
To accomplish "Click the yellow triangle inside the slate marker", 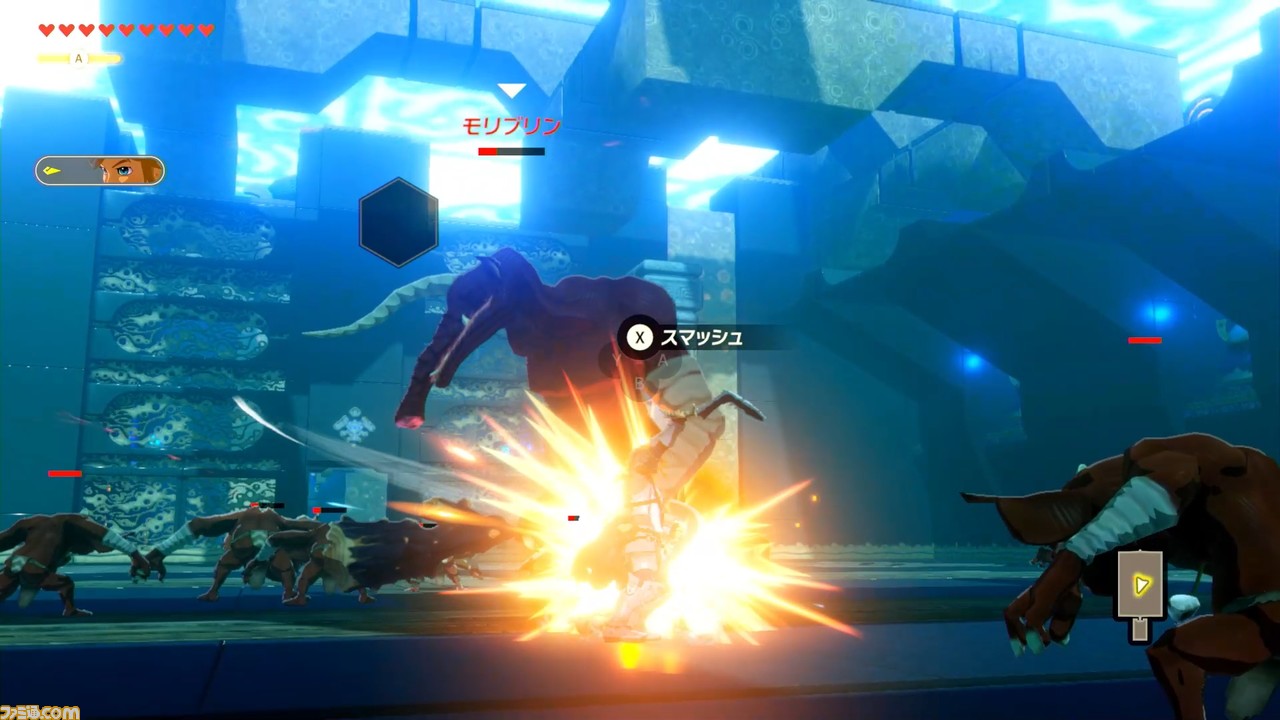I will (x=1141, y=585).
